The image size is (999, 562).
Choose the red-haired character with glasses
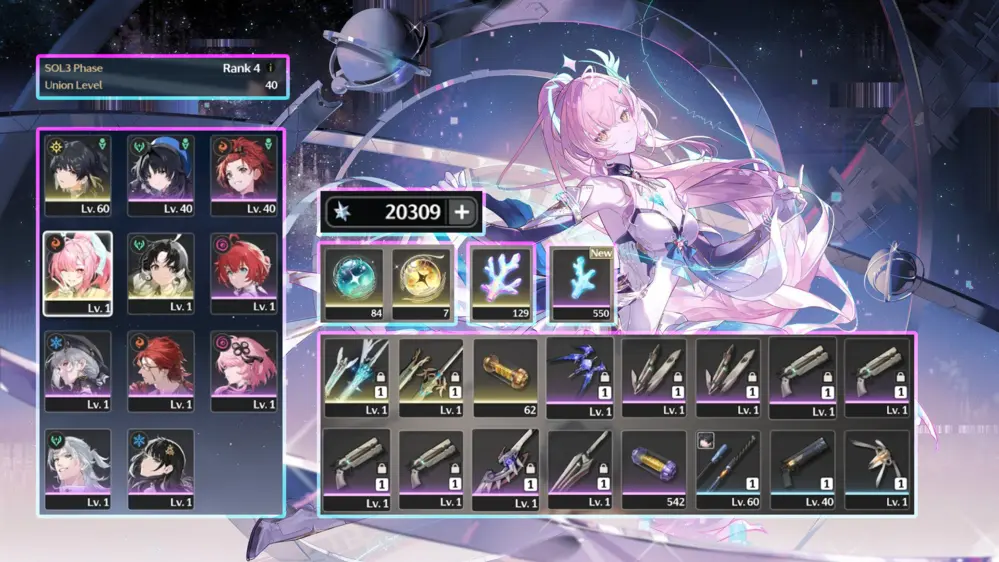pyautogui.click(x=161, y=371)
